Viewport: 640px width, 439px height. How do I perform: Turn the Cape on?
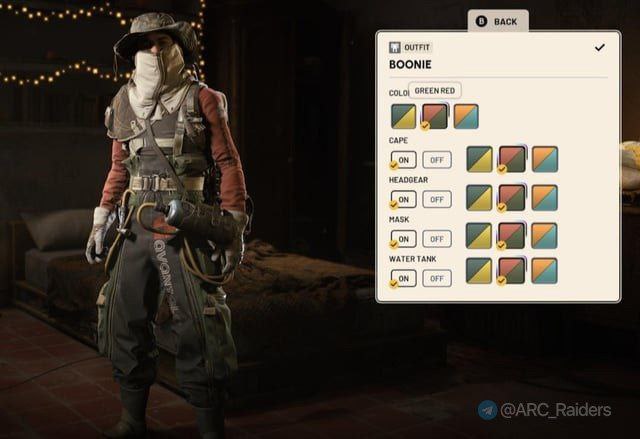point(403,159)
